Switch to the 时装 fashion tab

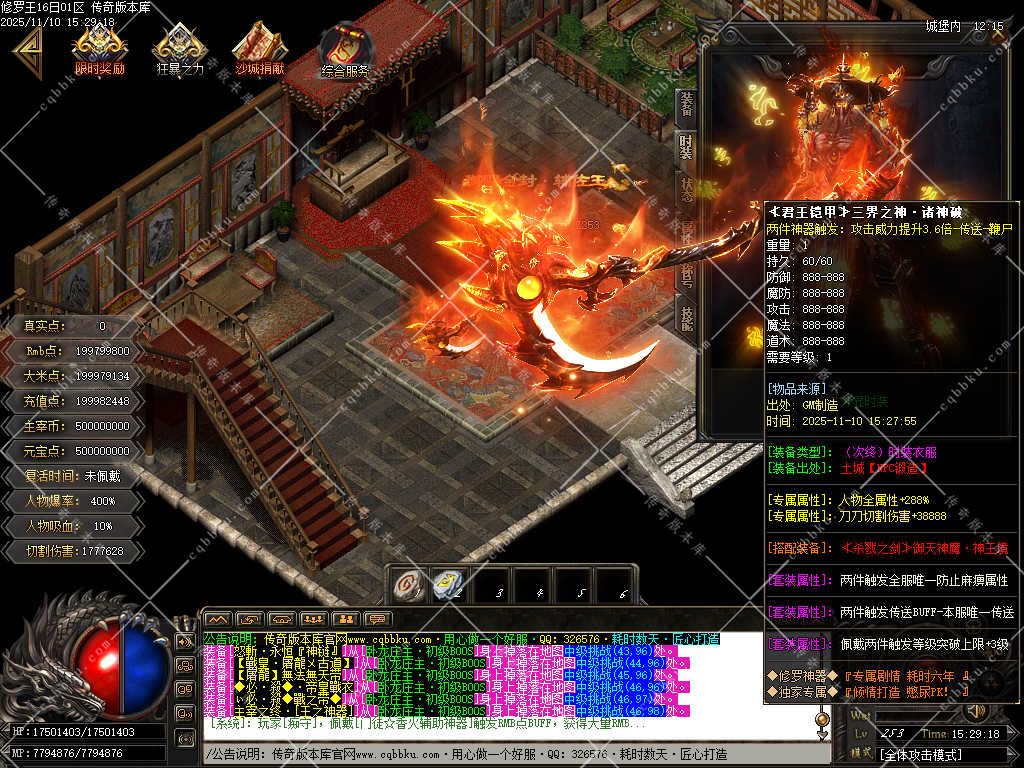click(686, 147)
